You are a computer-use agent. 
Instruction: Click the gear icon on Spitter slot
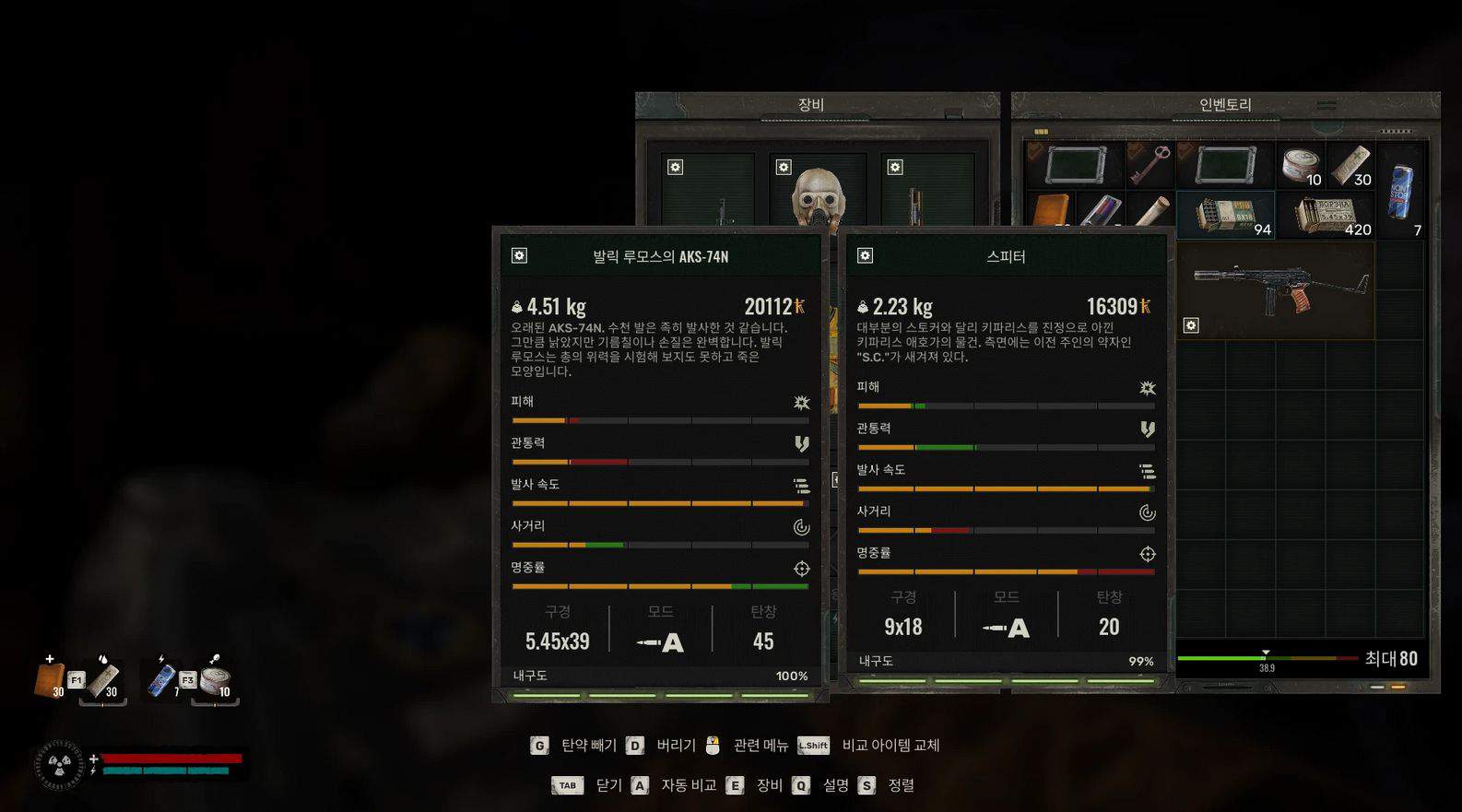(1191, 325)
